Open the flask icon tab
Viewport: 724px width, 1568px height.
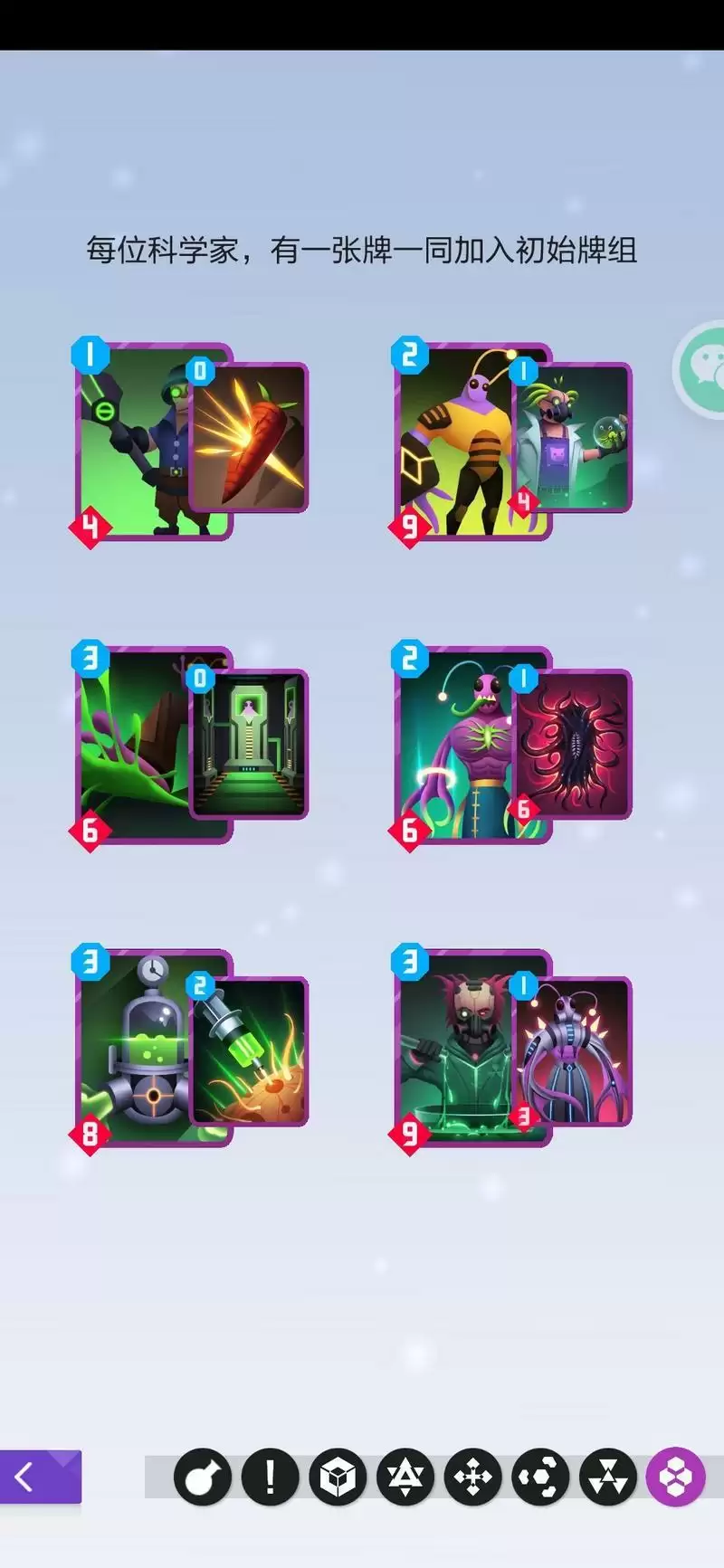(203, 1477)
